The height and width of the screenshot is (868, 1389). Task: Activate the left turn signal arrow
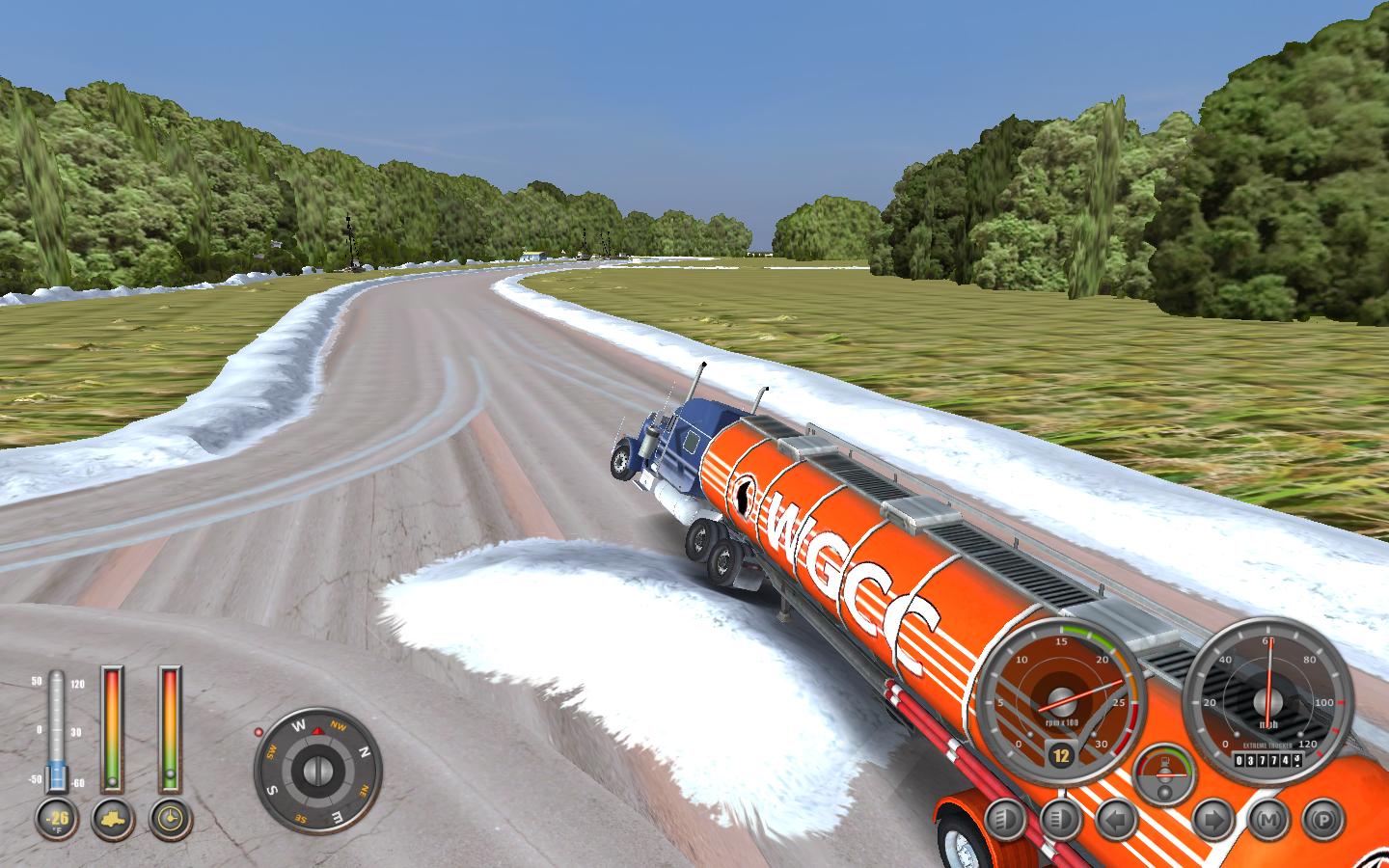(x=1118, y=820)
